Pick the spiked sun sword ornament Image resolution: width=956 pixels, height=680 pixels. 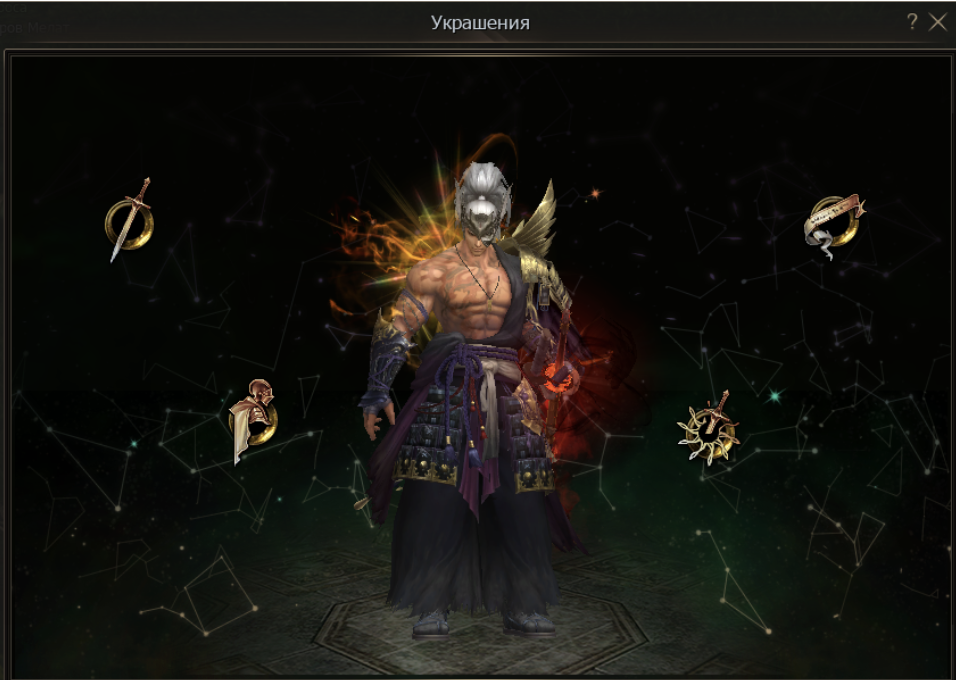(709, 430)
